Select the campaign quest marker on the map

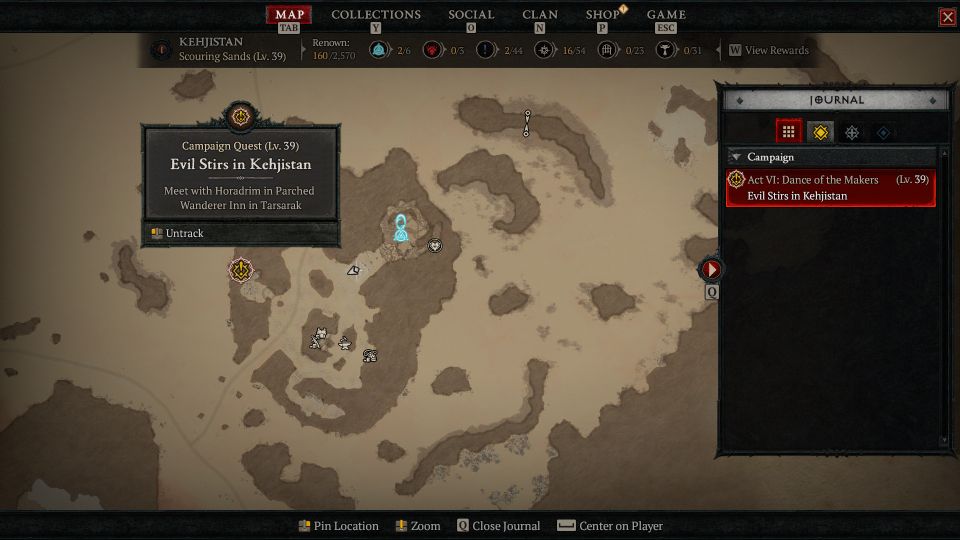240,269
